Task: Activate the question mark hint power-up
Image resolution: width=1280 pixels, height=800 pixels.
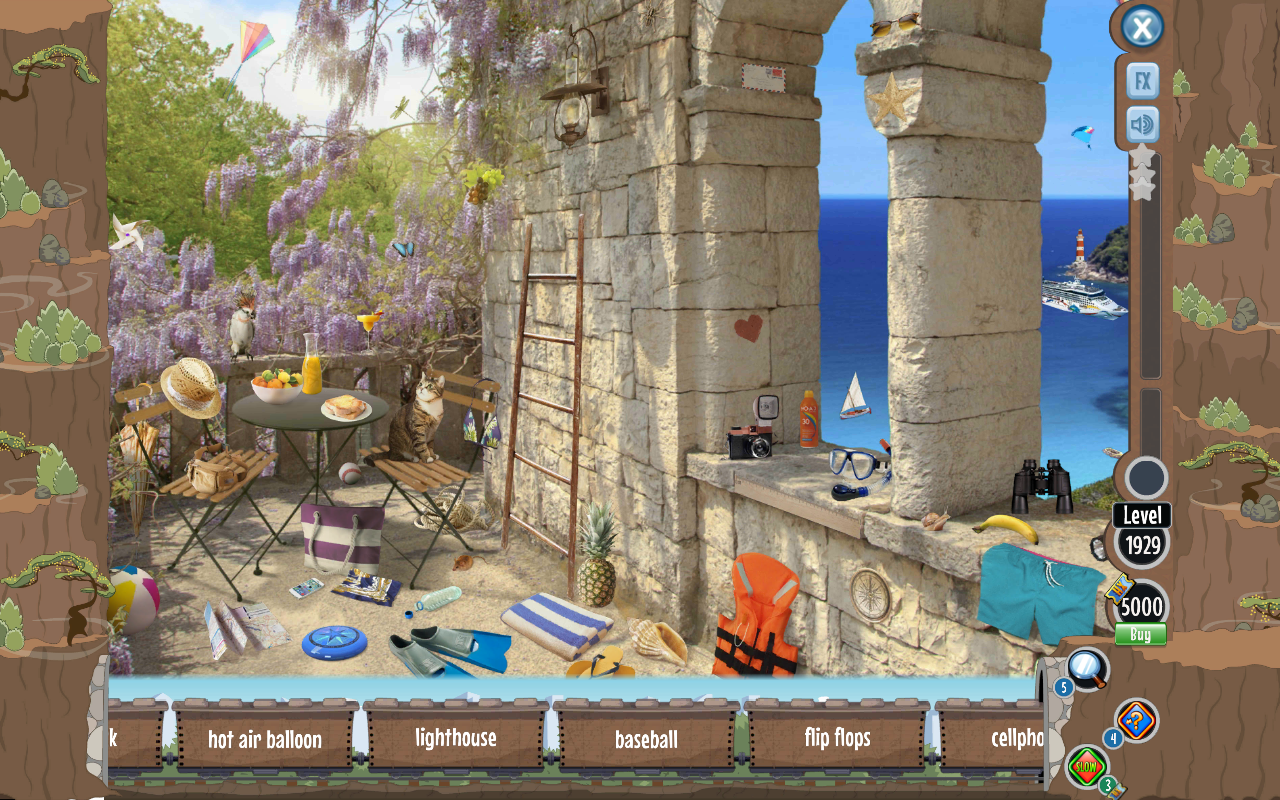Action: [x=1136, y=718]
